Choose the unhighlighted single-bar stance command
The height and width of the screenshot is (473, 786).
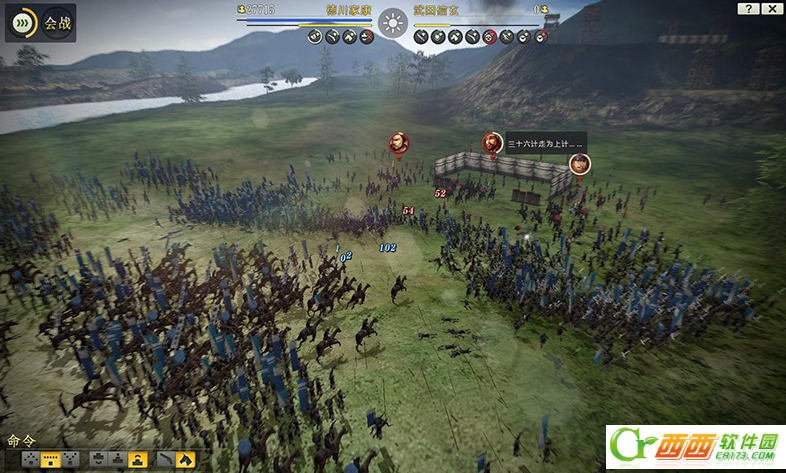[x=118, y=459]
